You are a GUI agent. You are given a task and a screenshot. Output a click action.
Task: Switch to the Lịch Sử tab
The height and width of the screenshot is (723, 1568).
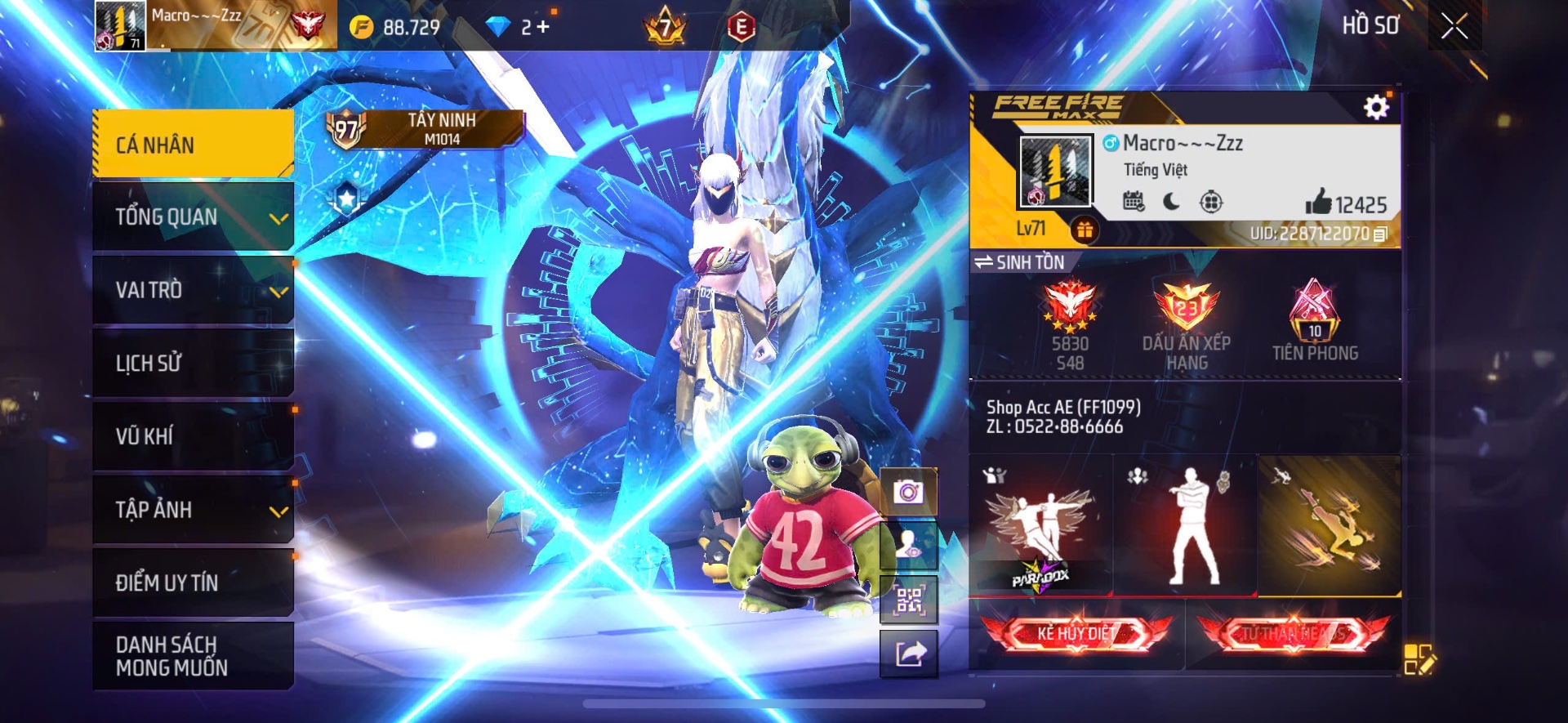coord(194,363)
